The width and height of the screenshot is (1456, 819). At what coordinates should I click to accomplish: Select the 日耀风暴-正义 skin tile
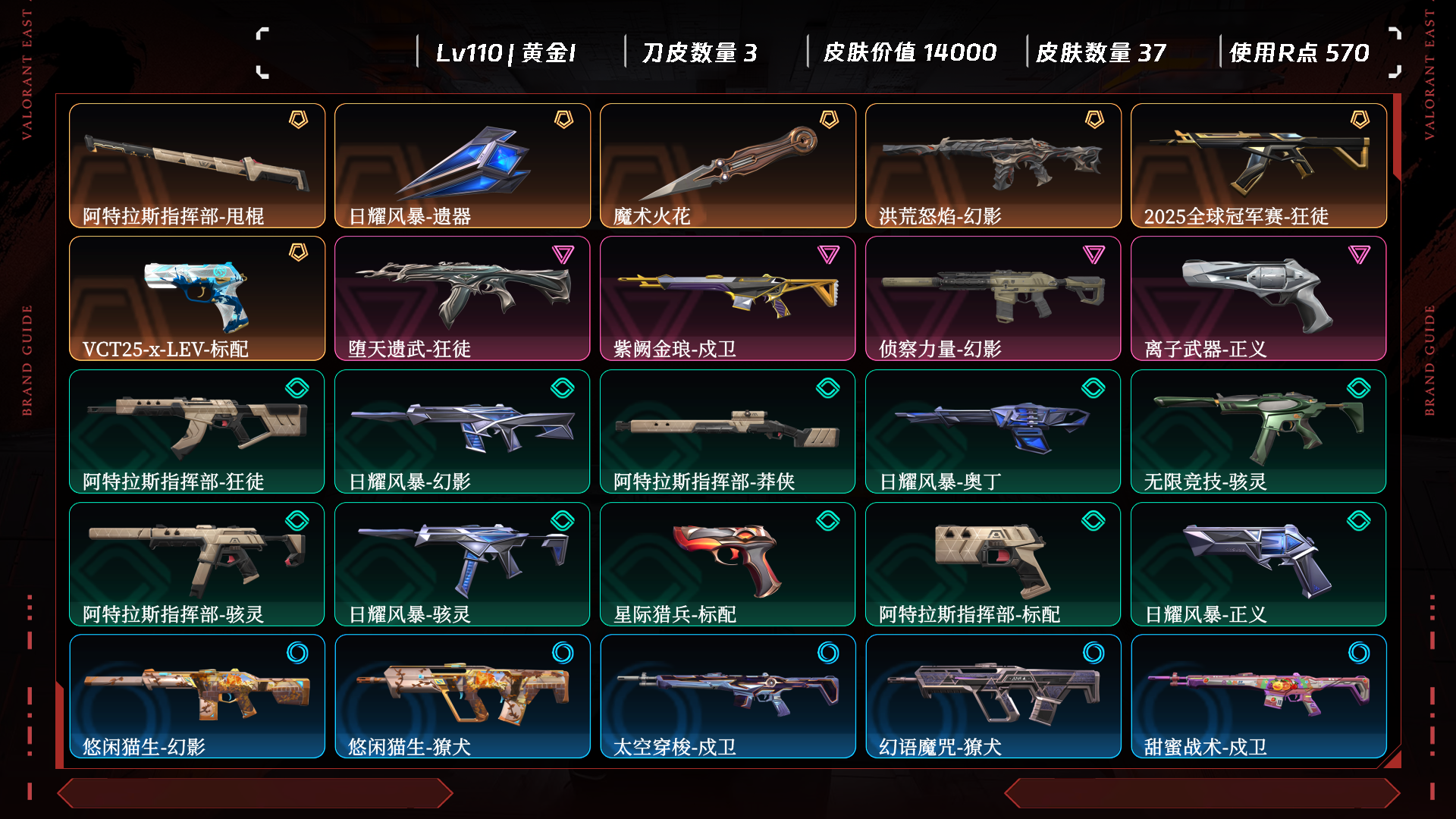(1259, 563)
